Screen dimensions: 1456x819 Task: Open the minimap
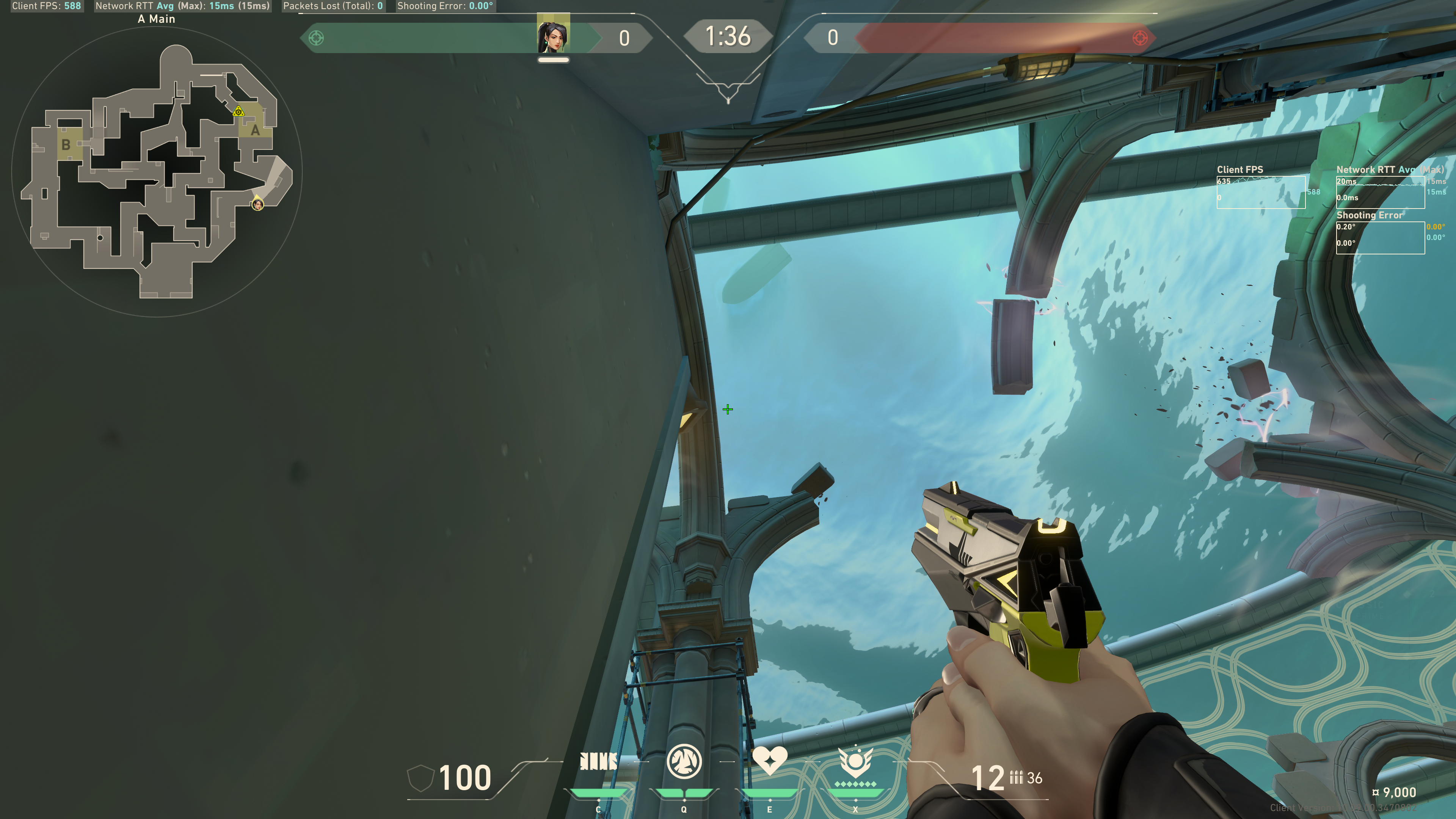157,172
